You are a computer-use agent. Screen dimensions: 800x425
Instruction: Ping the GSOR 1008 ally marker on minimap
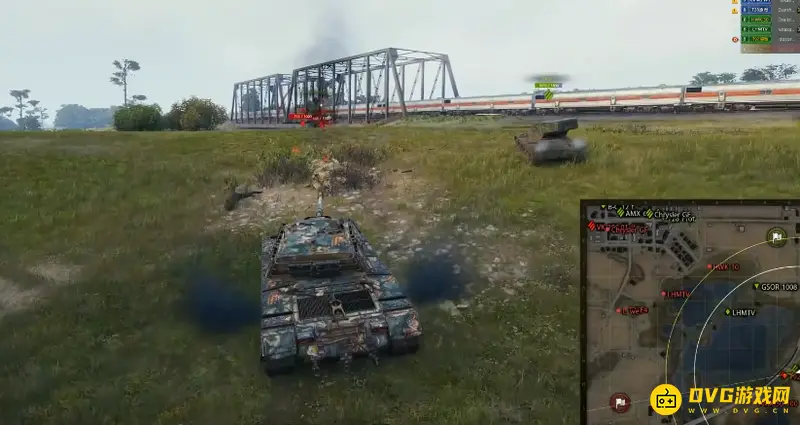pos(757,286)
